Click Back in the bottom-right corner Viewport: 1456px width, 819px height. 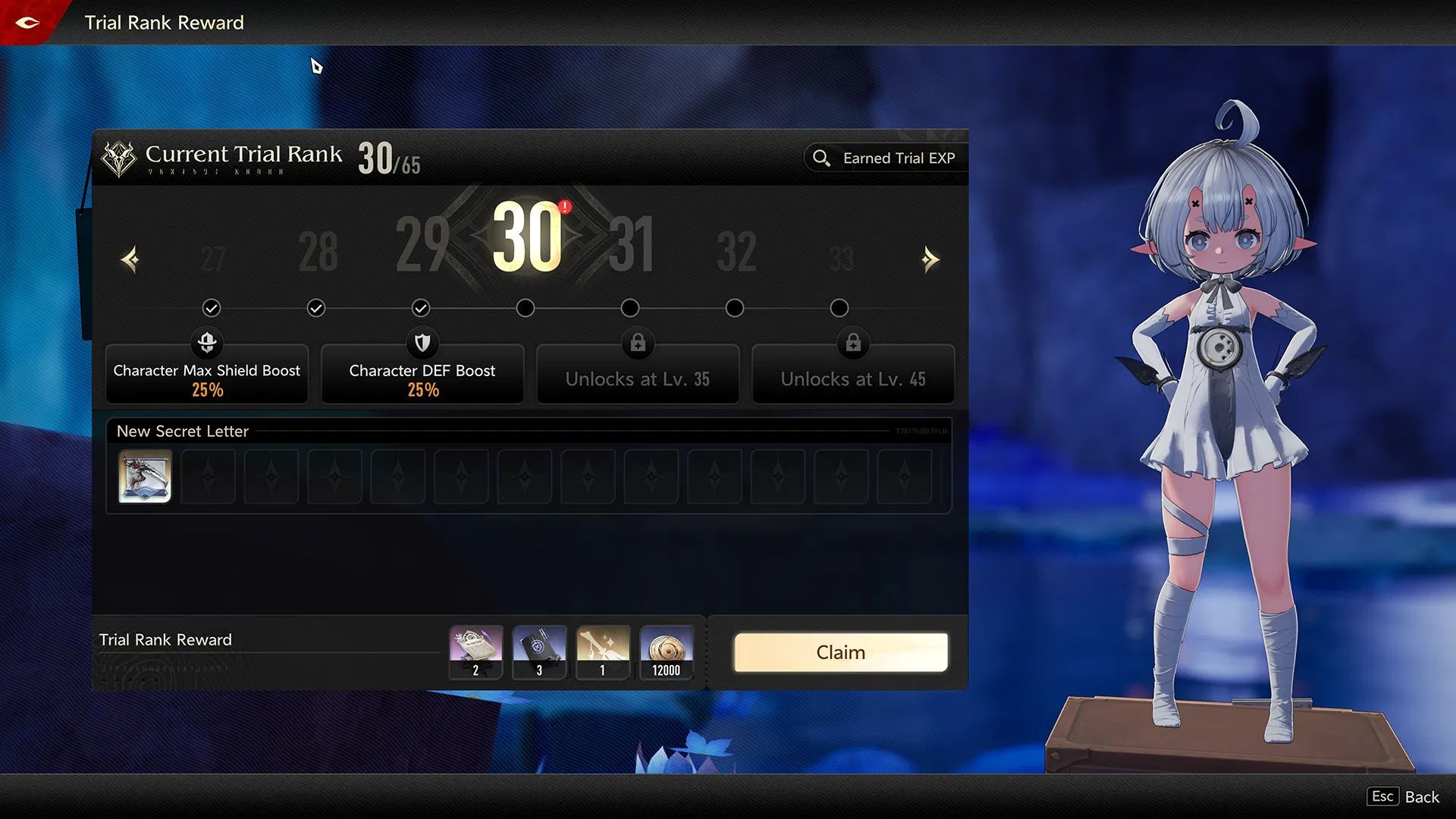(1423, 796)
